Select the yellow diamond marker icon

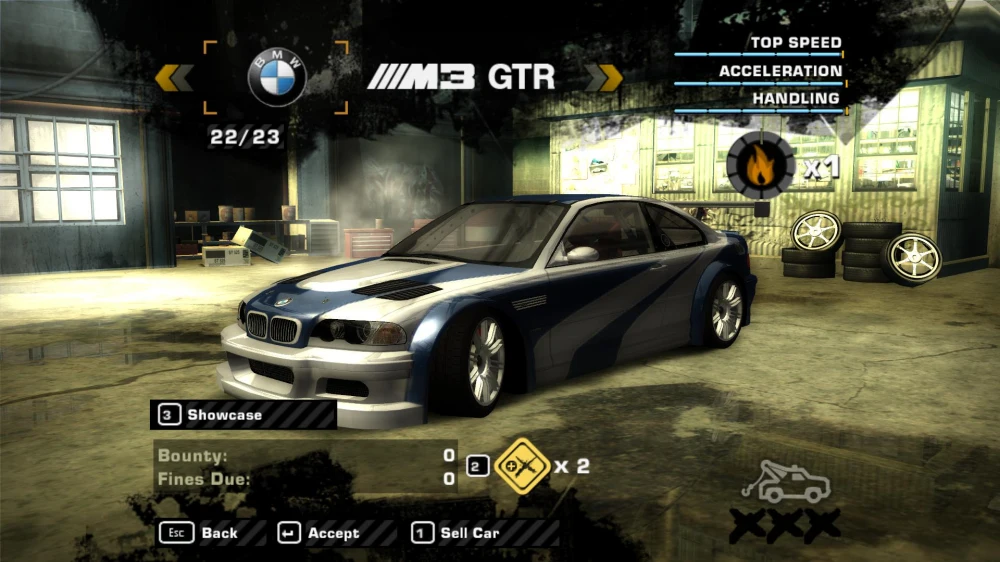pyautogui.click(x=521, y=466)
